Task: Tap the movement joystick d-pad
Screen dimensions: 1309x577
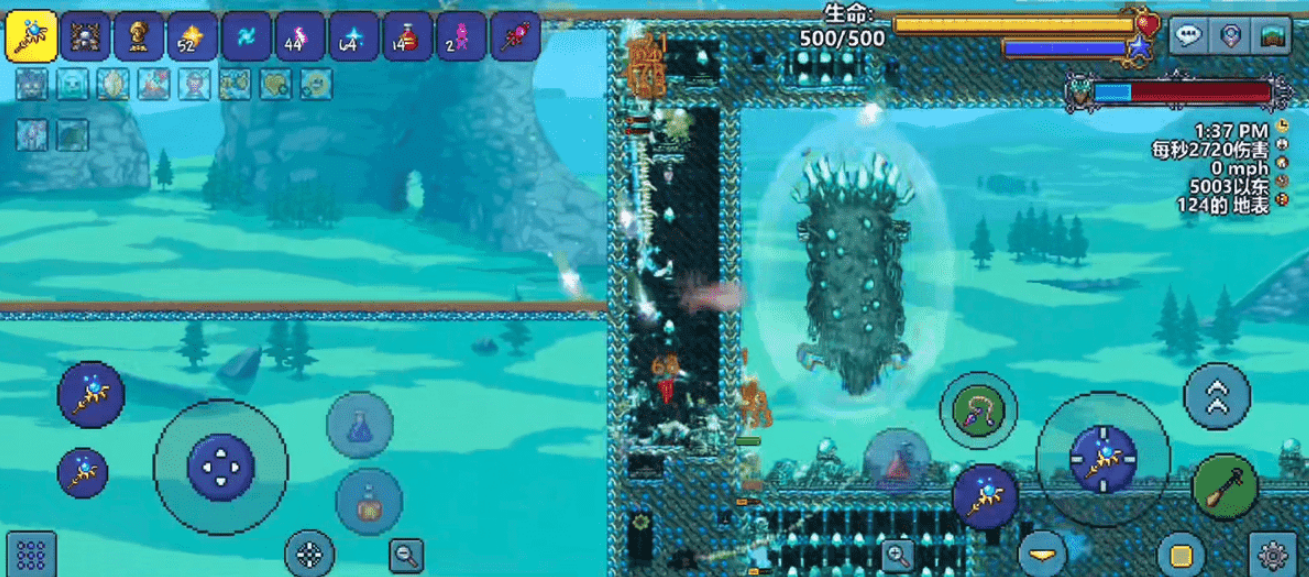Action: click(x=220, y=467)
